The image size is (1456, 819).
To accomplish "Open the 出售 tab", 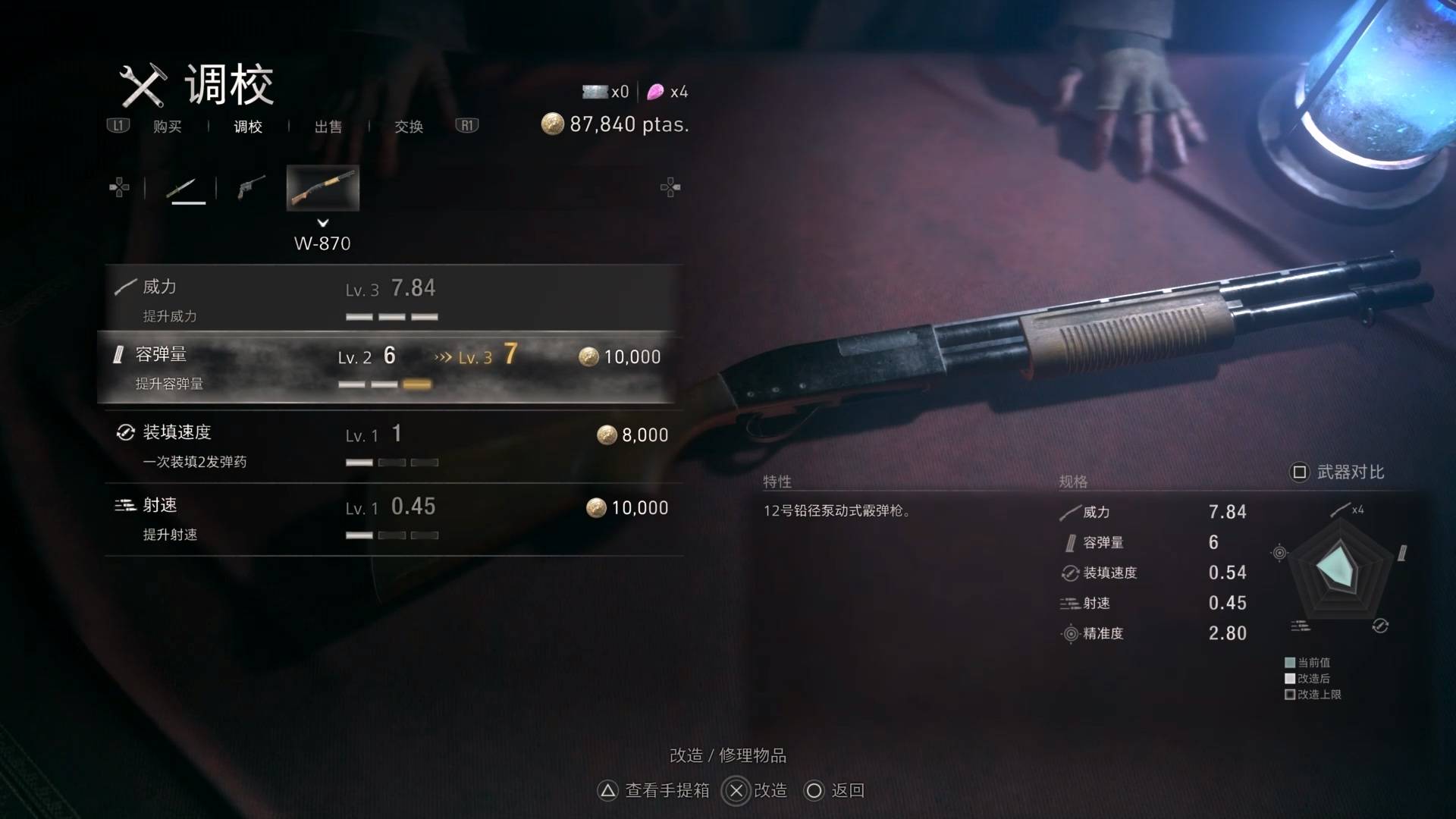I will click(328, 127).
